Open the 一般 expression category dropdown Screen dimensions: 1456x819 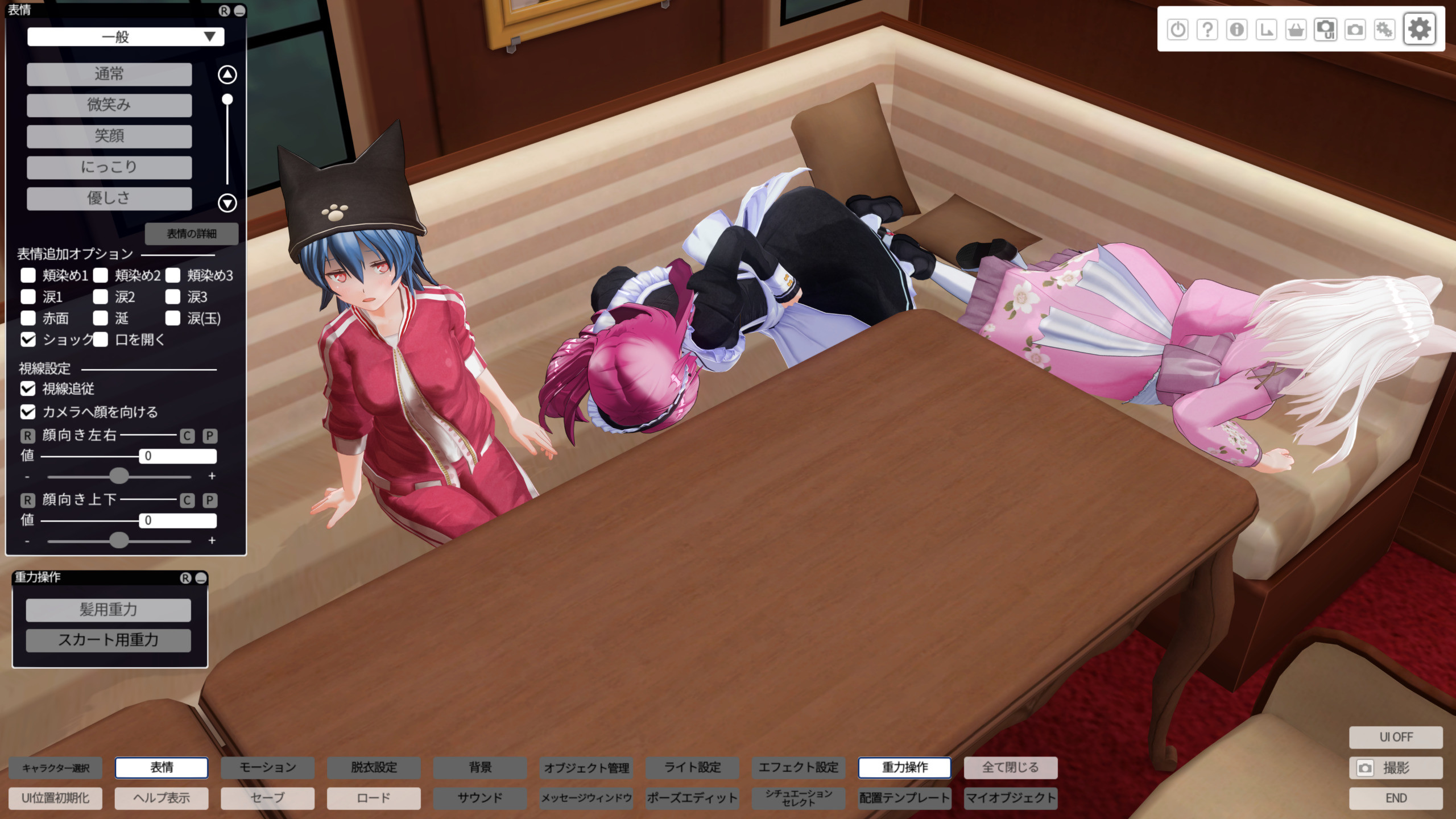click(126, 37)
